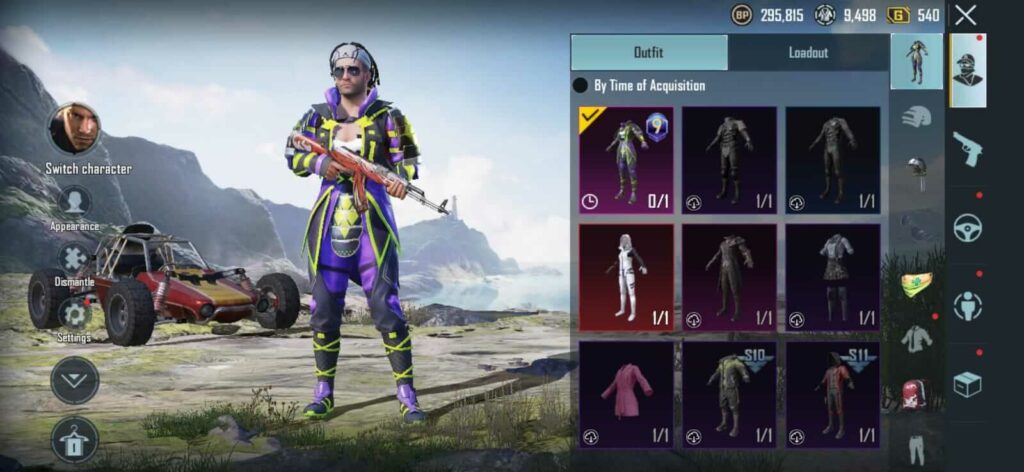Close the inventory with the X
Image resolution: width=1024 pixels, height=472 pixels.
(965, 15)
